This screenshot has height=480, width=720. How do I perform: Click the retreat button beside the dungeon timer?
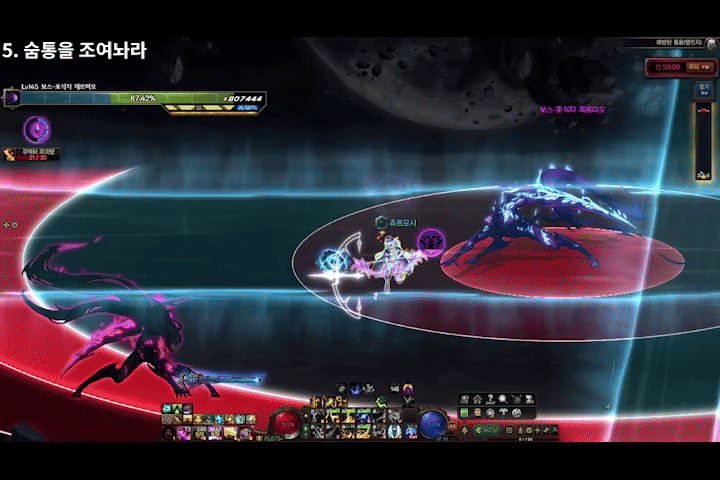698,68
